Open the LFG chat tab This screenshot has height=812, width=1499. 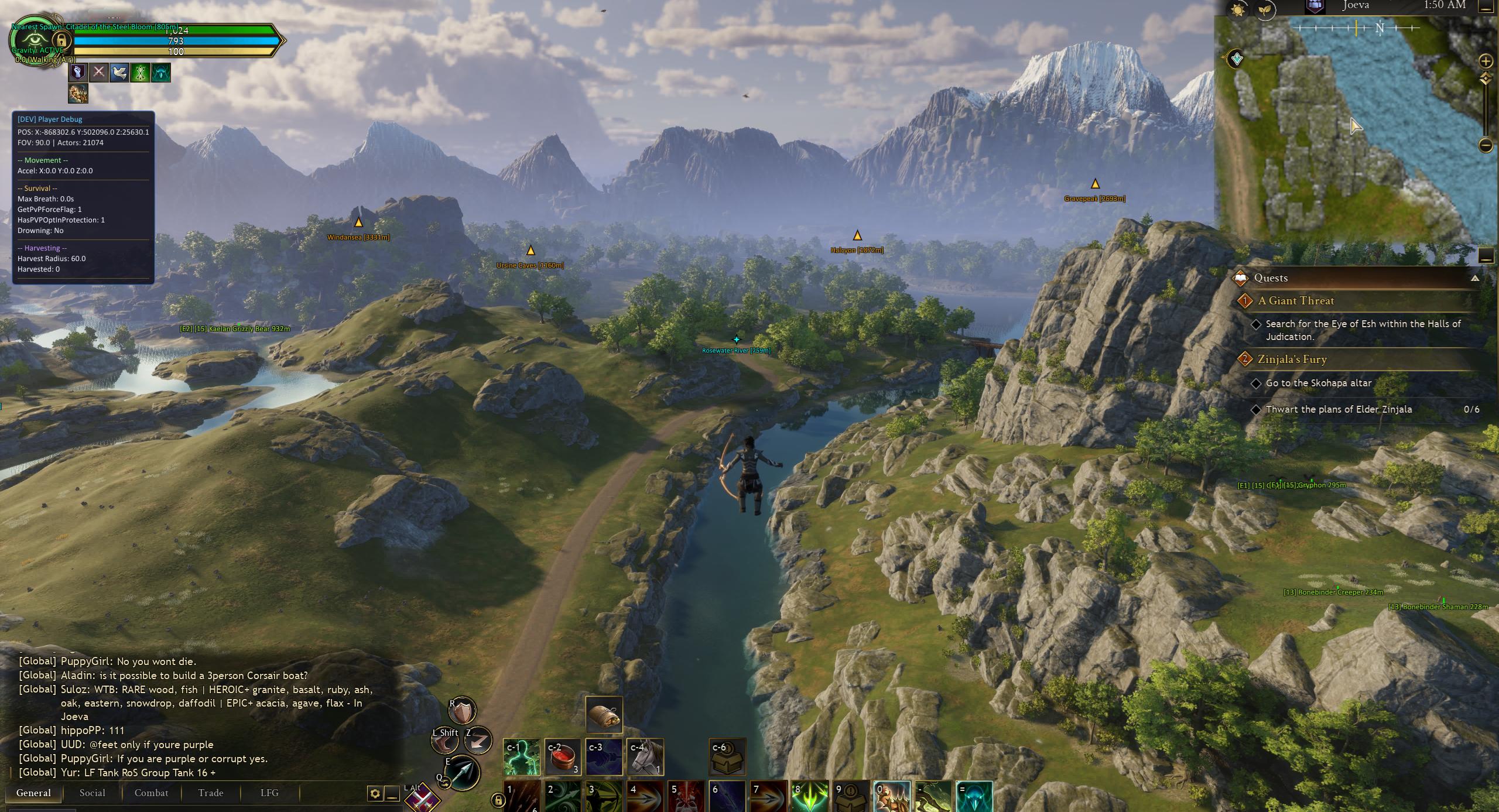tap(268, 793)
